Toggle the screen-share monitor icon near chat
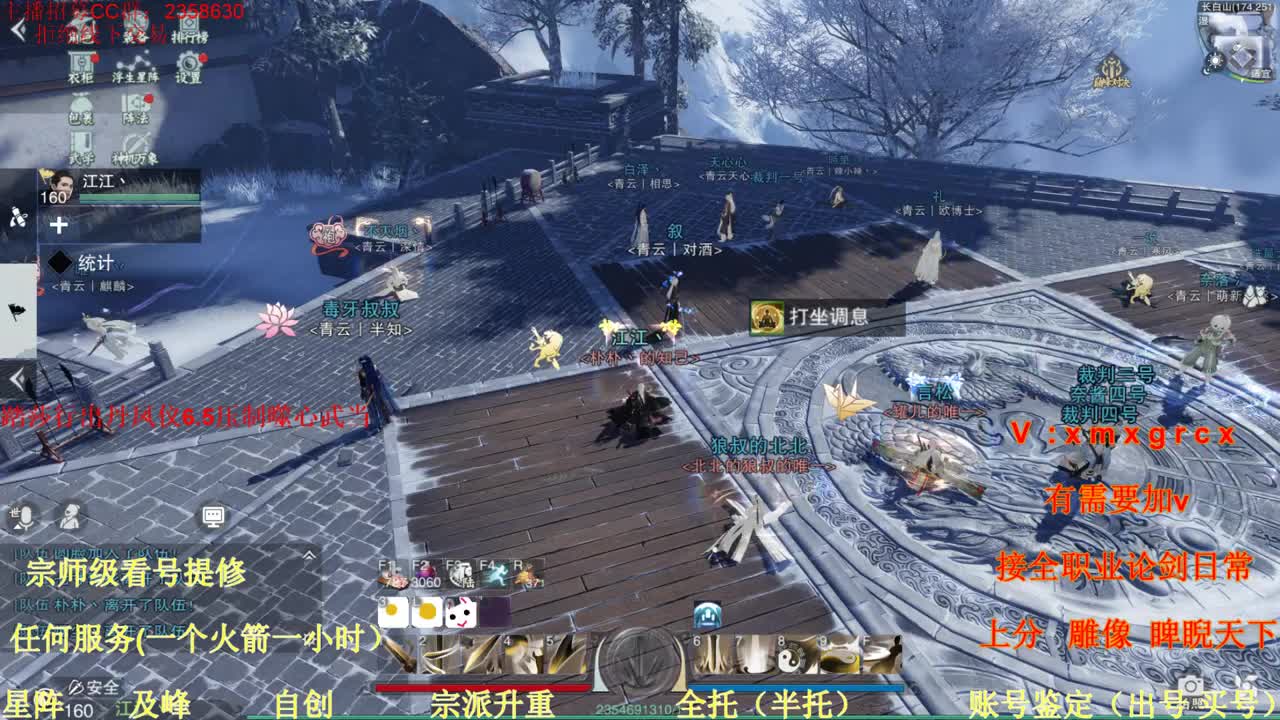Viewport: 1280px width, 720px height. (212, 516)
